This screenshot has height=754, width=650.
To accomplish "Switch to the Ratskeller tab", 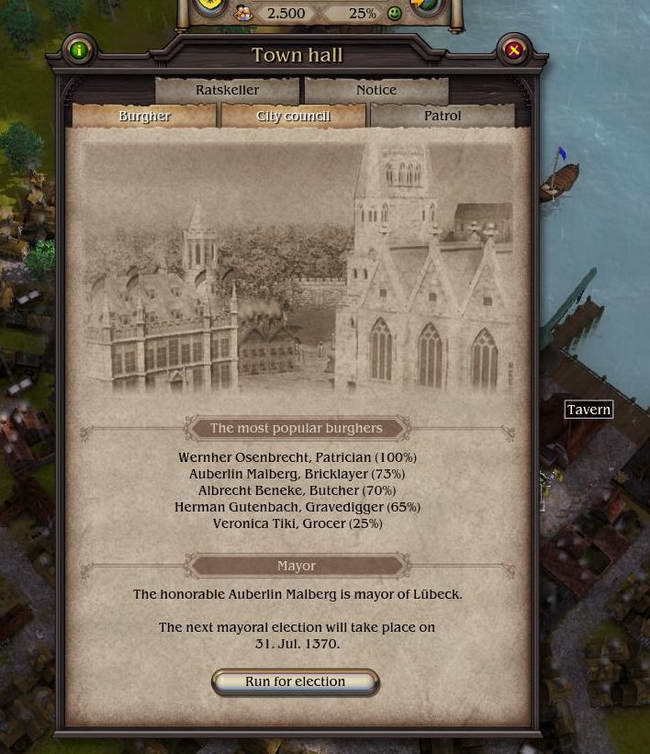I will (x=227, y=90).
